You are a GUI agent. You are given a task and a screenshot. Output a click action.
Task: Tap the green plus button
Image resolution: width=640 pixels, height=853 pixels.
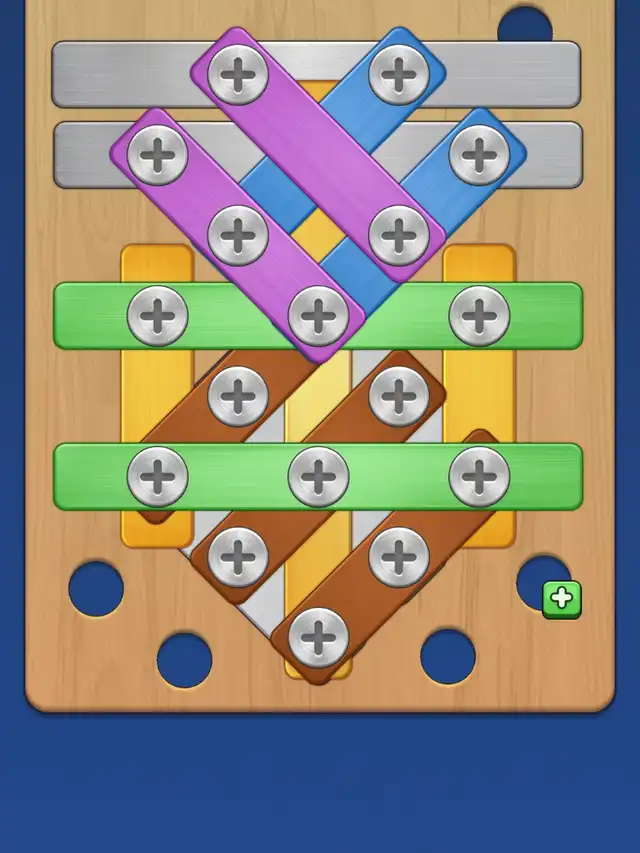562,599
